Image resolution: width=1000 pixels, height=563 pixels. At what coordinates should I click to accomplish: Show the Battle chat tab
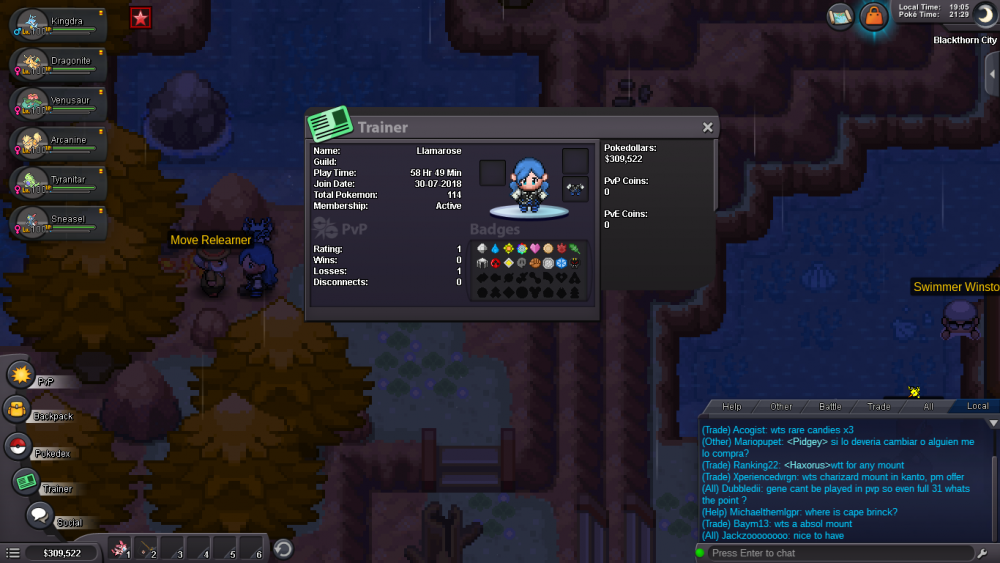pyautogui.click(x=830, y=406)
